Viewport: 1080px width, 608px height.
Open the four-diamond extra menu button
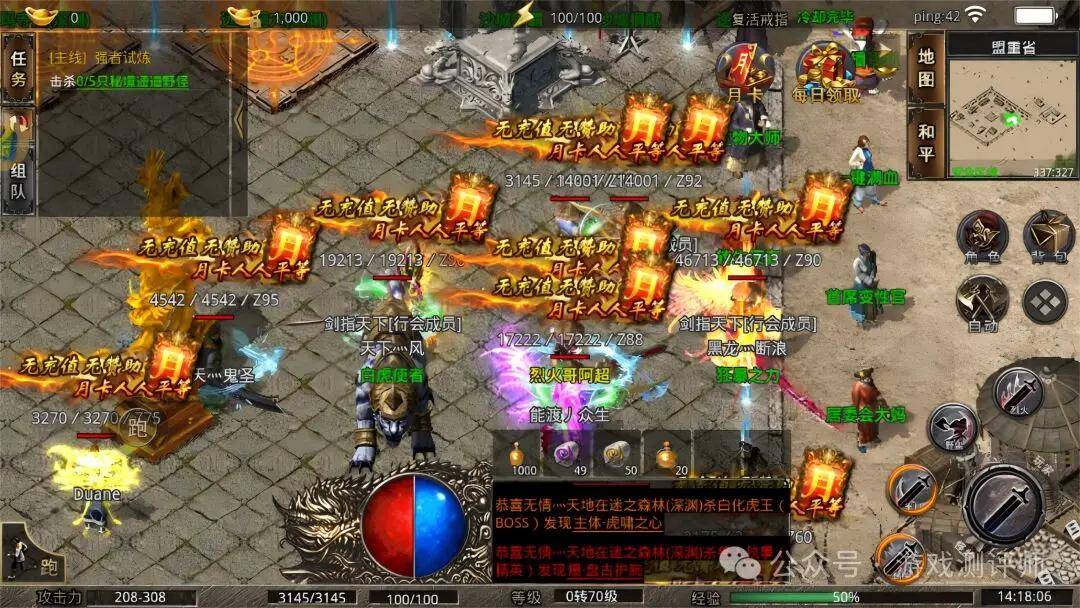point(1046,301)
